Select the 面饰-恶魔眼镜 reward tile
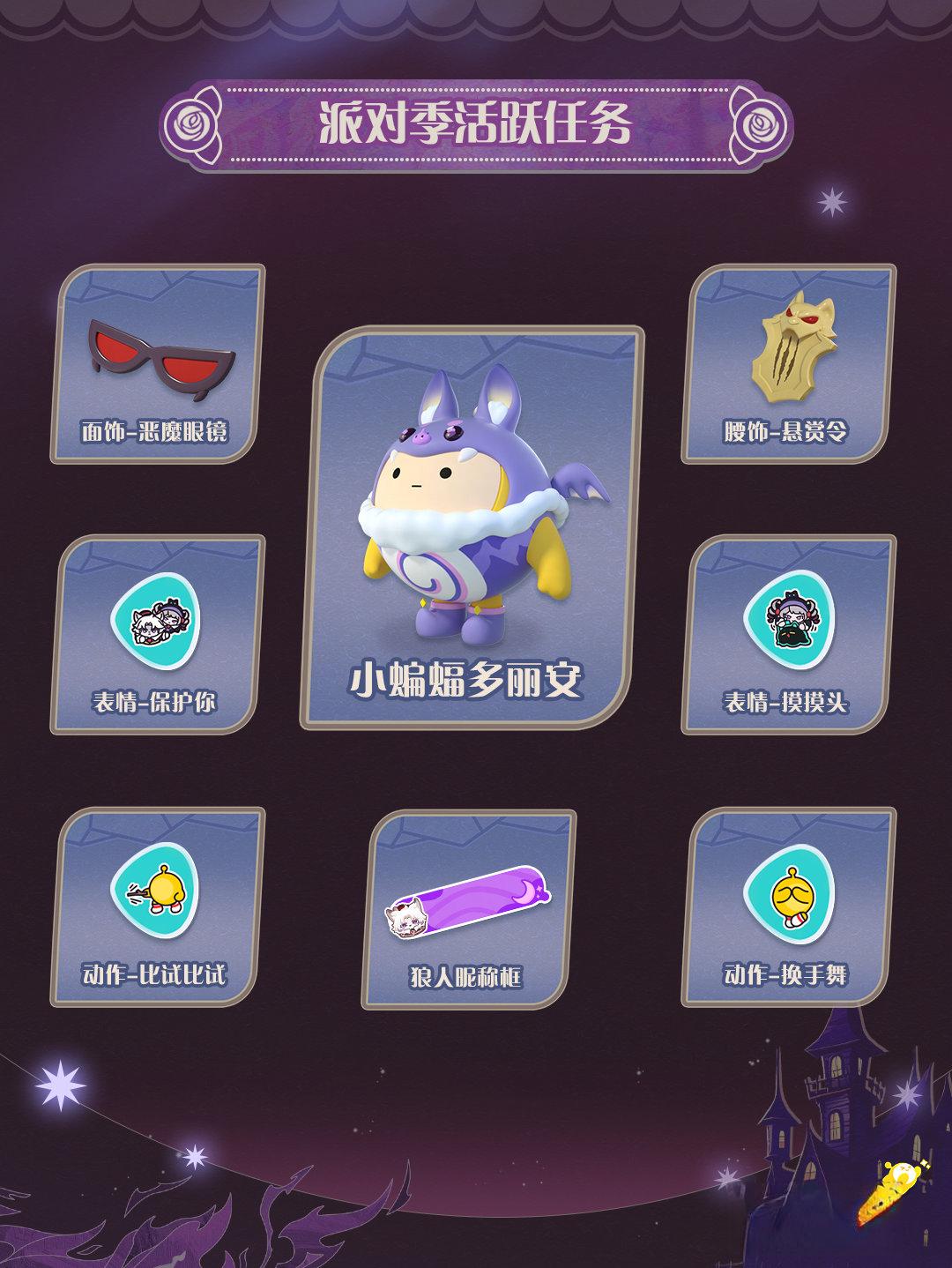952x1268 pixels. (x=158, y=363)
